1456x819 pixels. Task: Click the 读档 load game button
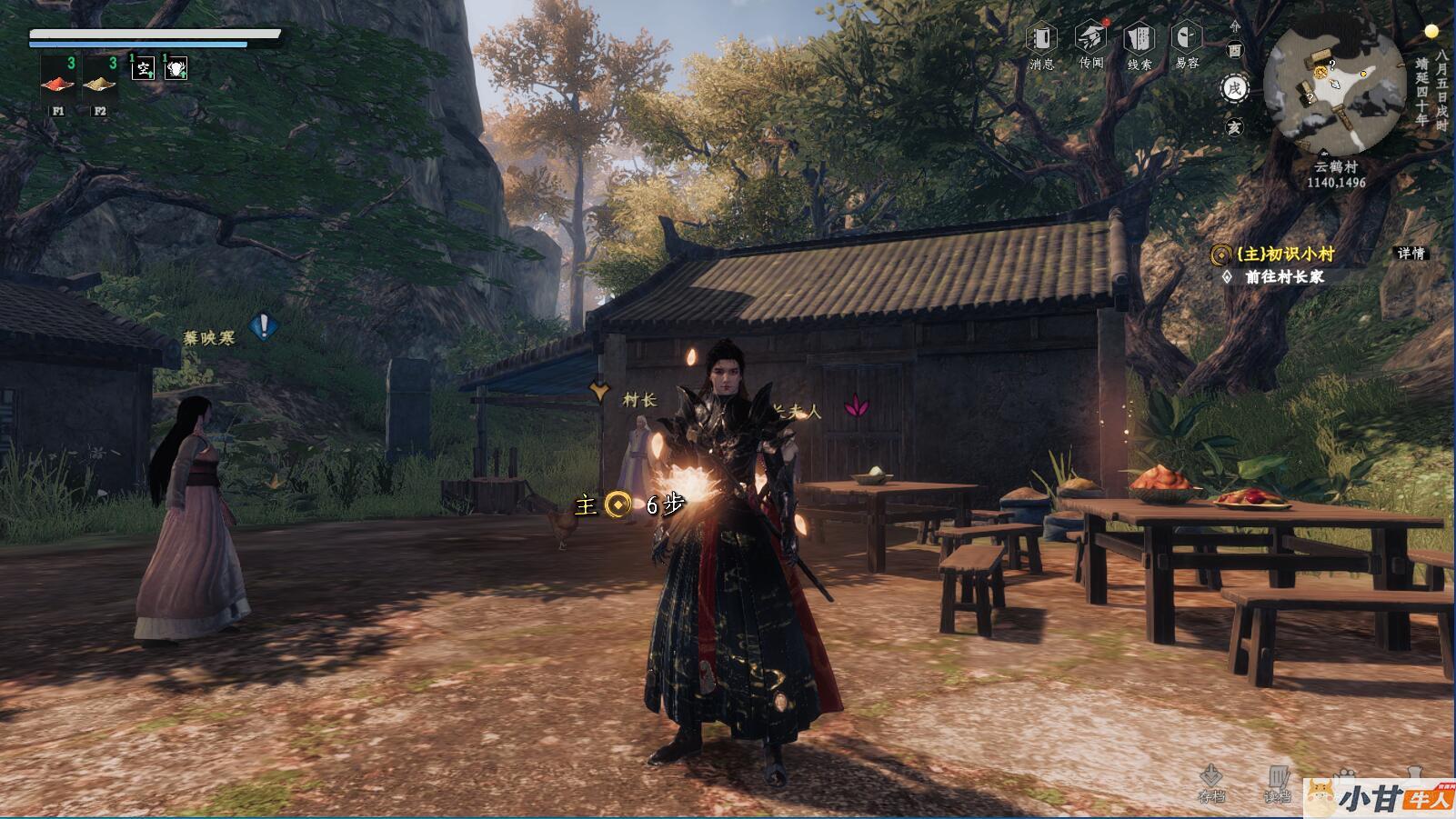(1278, 784)
